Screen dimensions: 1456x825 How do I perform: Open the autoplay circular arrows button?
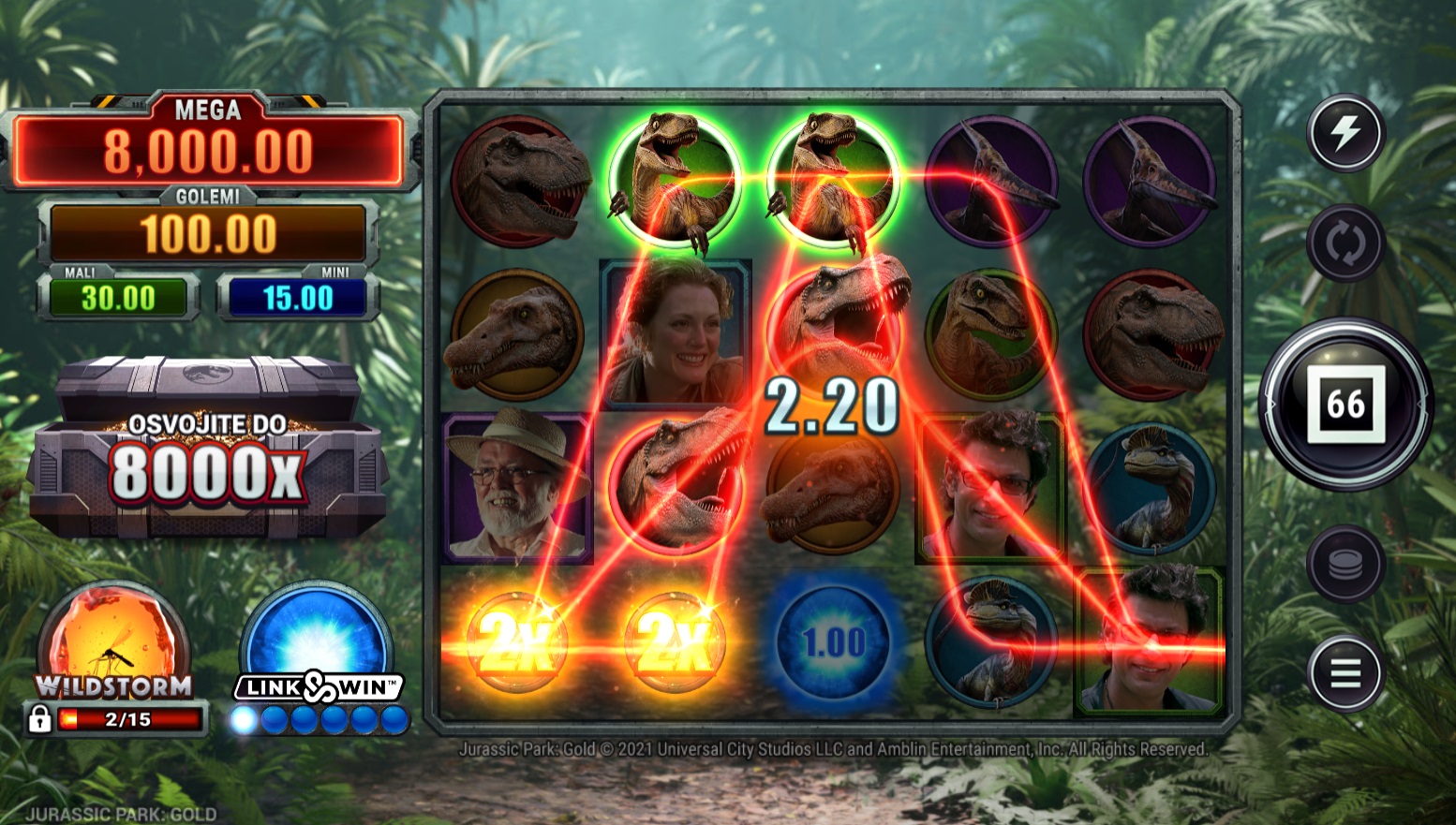[1345, 243]
